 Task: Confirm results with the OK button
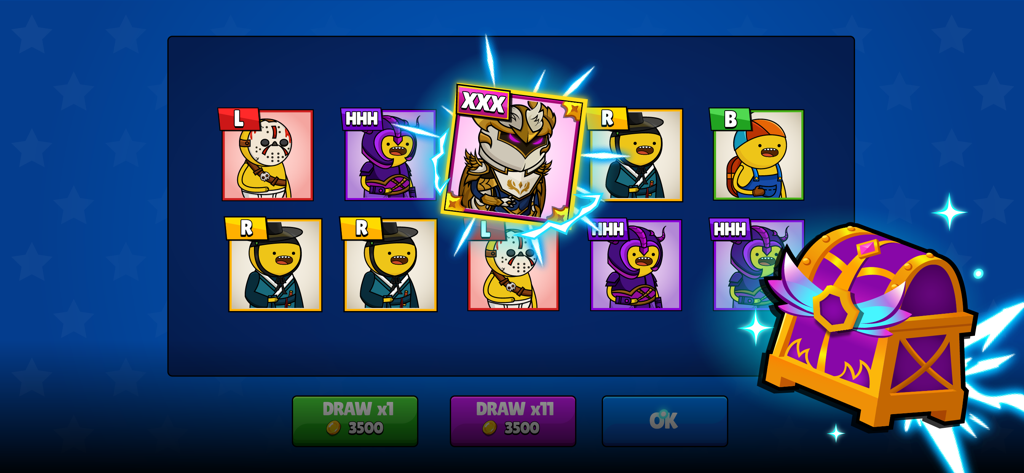pyautogui.click(x=664, y=420)
